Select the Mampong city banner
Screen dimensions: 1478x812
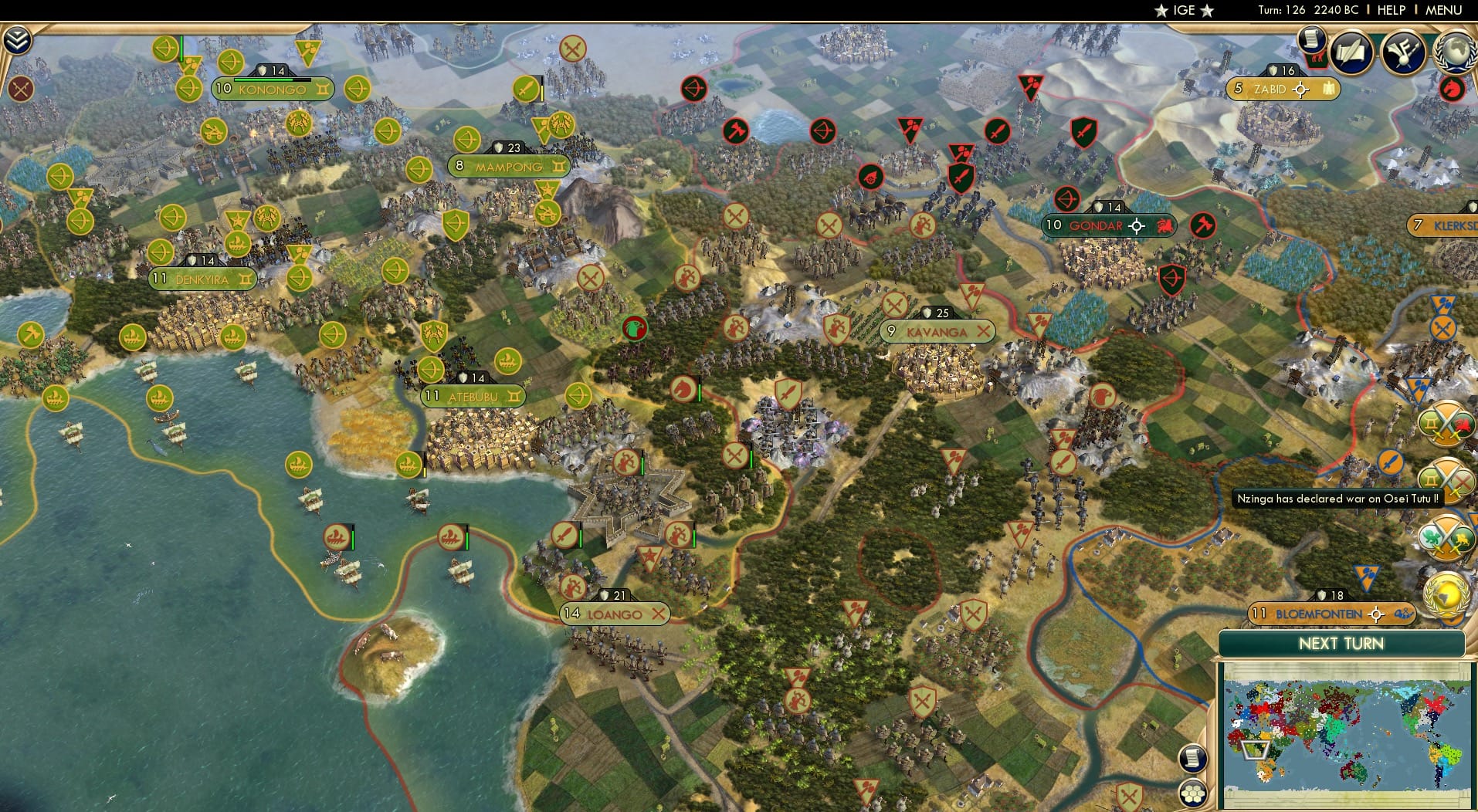pos(510,165)
